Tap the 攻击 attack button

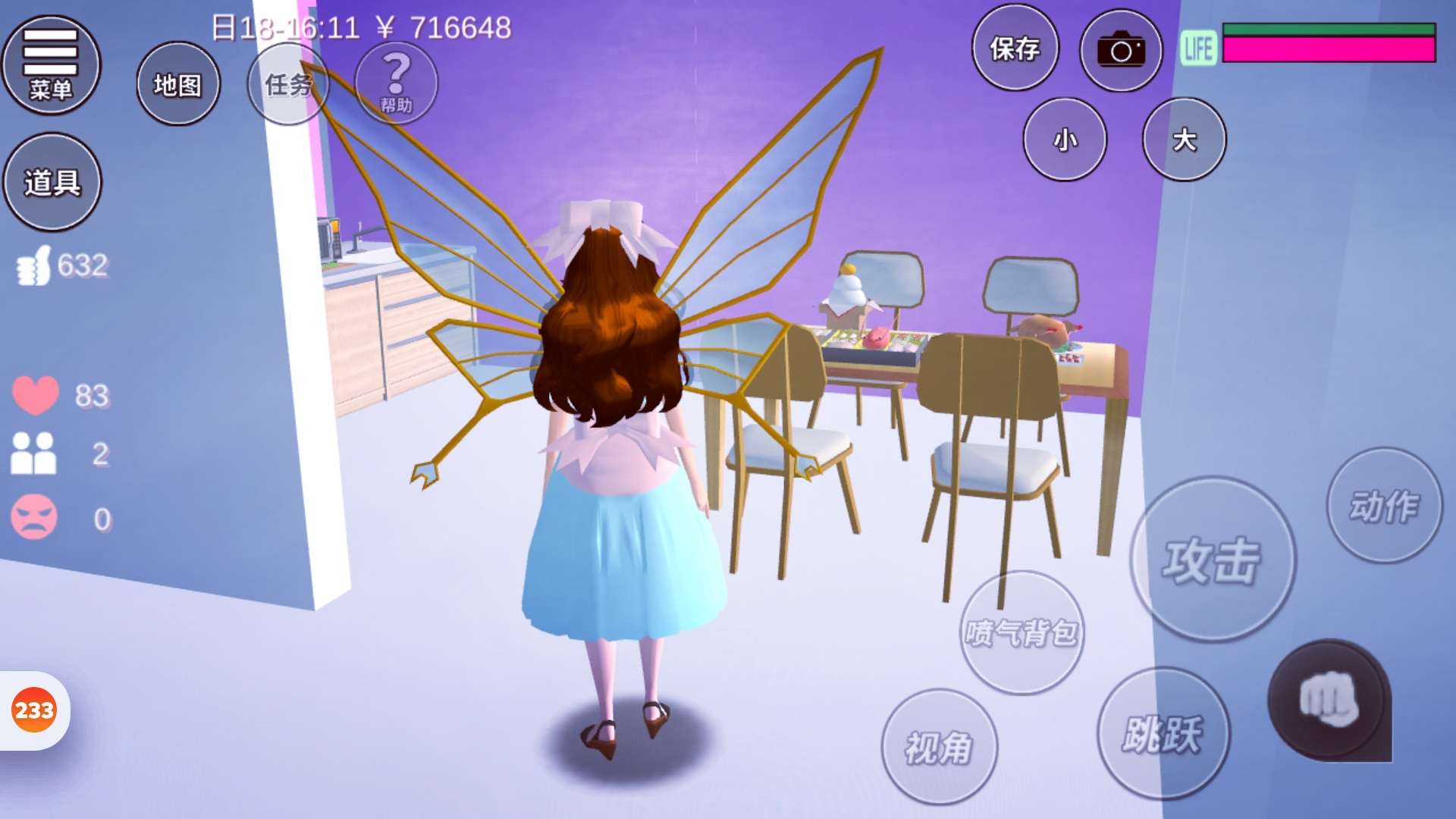click(x=1213, y=560)
